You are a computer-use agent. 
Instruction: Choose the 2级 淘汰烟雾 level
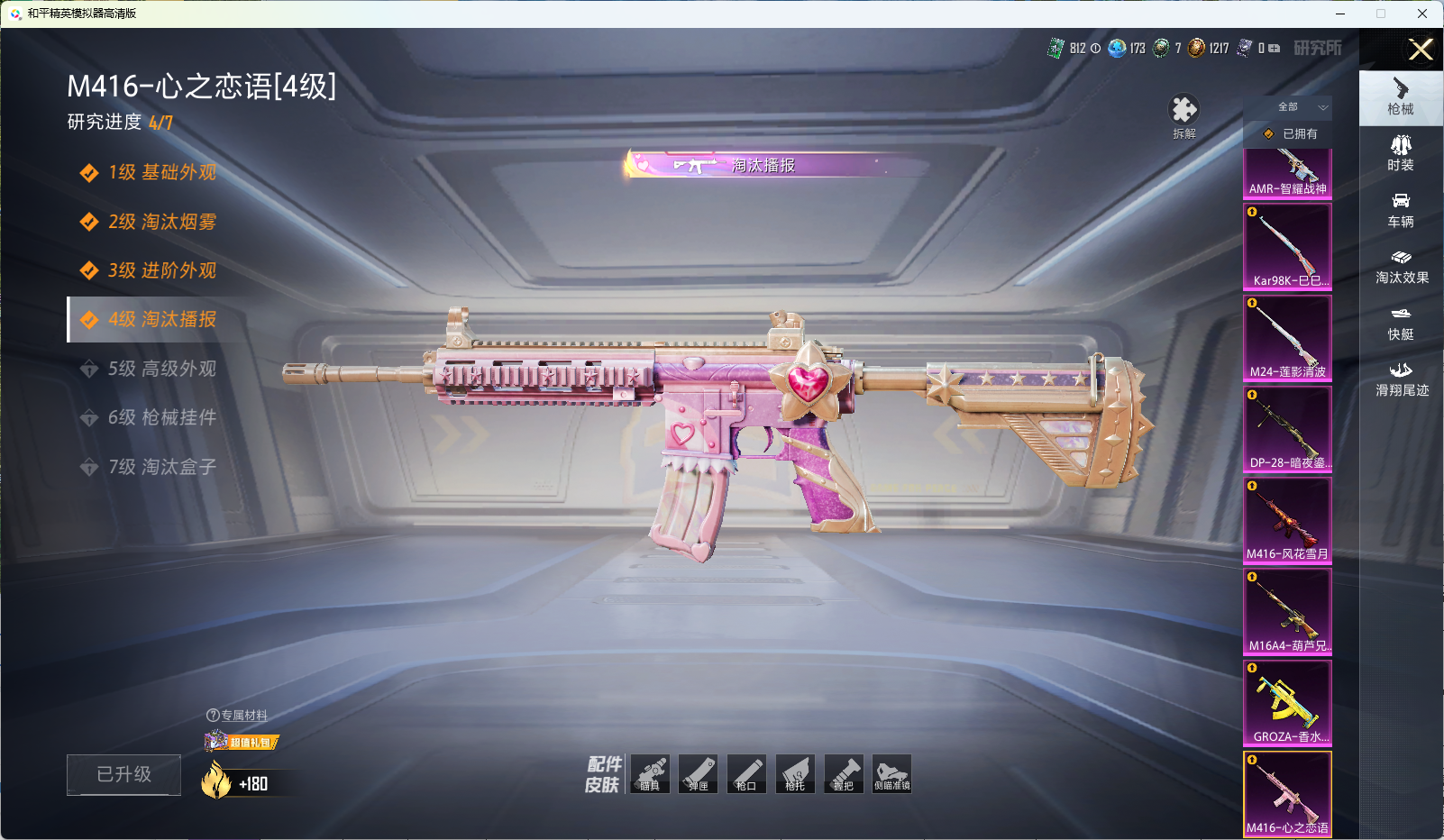pyautogui.click(x=161, y=222)
